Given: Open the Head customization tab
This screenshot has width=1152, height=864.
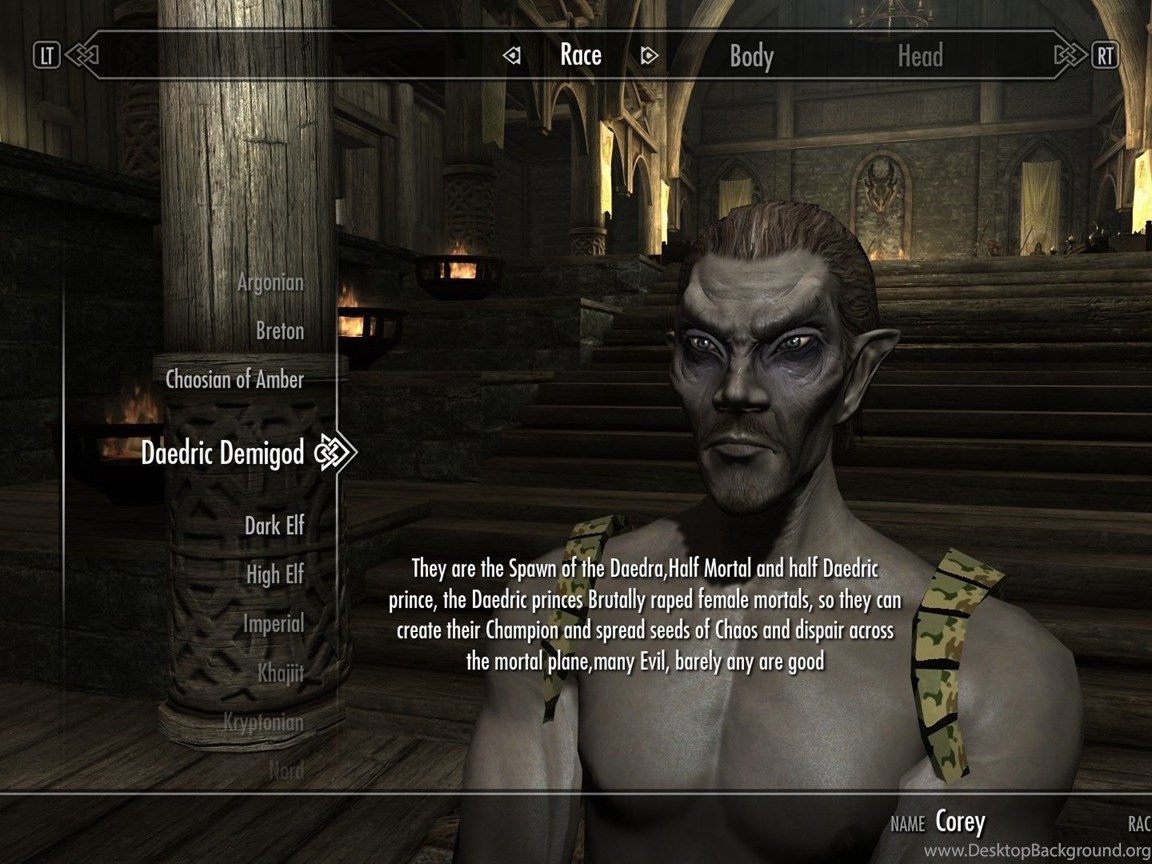Looking at the screenshot, I should coord(919,56).
